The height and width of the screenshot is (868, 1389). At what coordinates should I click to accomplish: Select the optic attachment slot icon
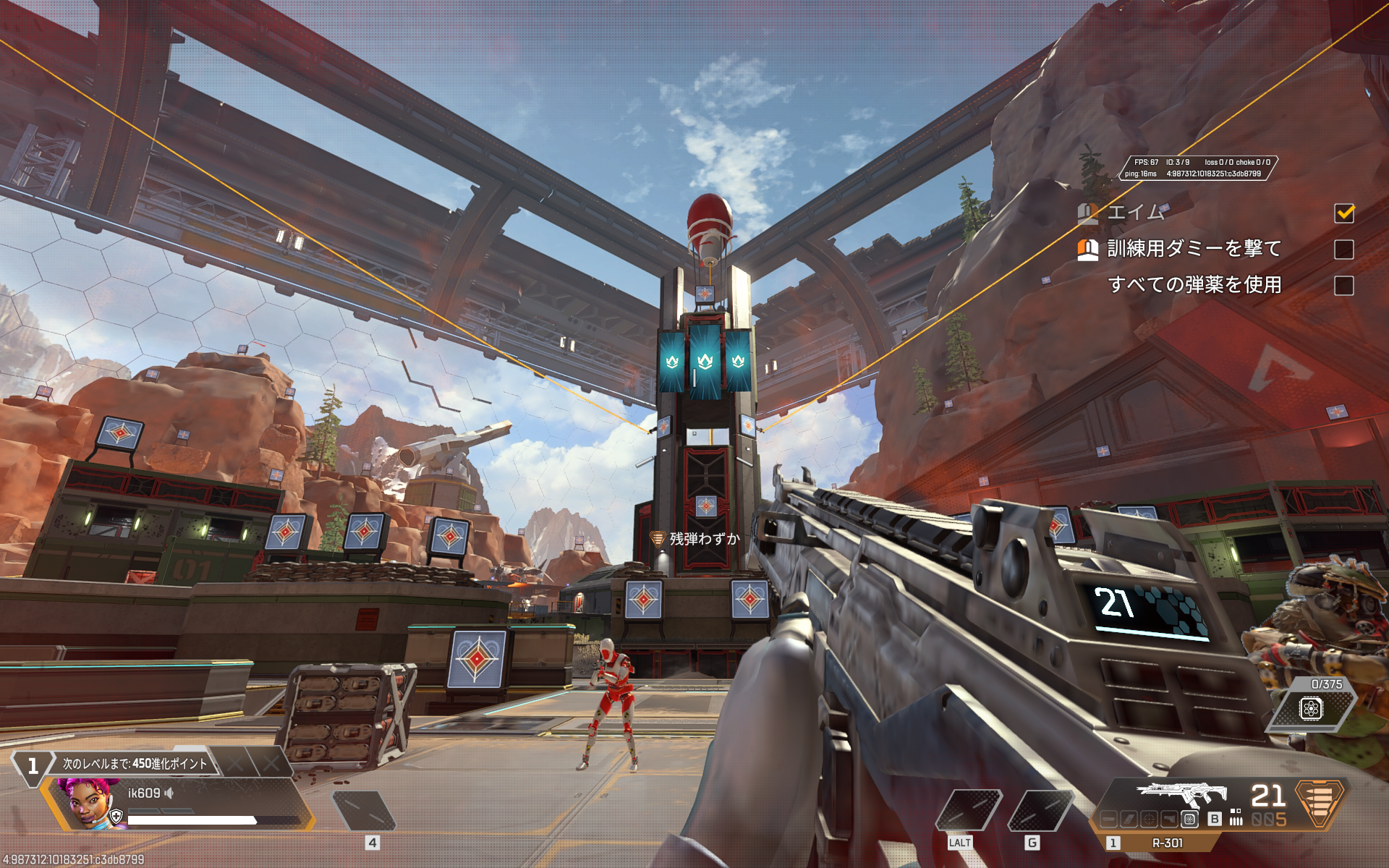[1150, 819]
